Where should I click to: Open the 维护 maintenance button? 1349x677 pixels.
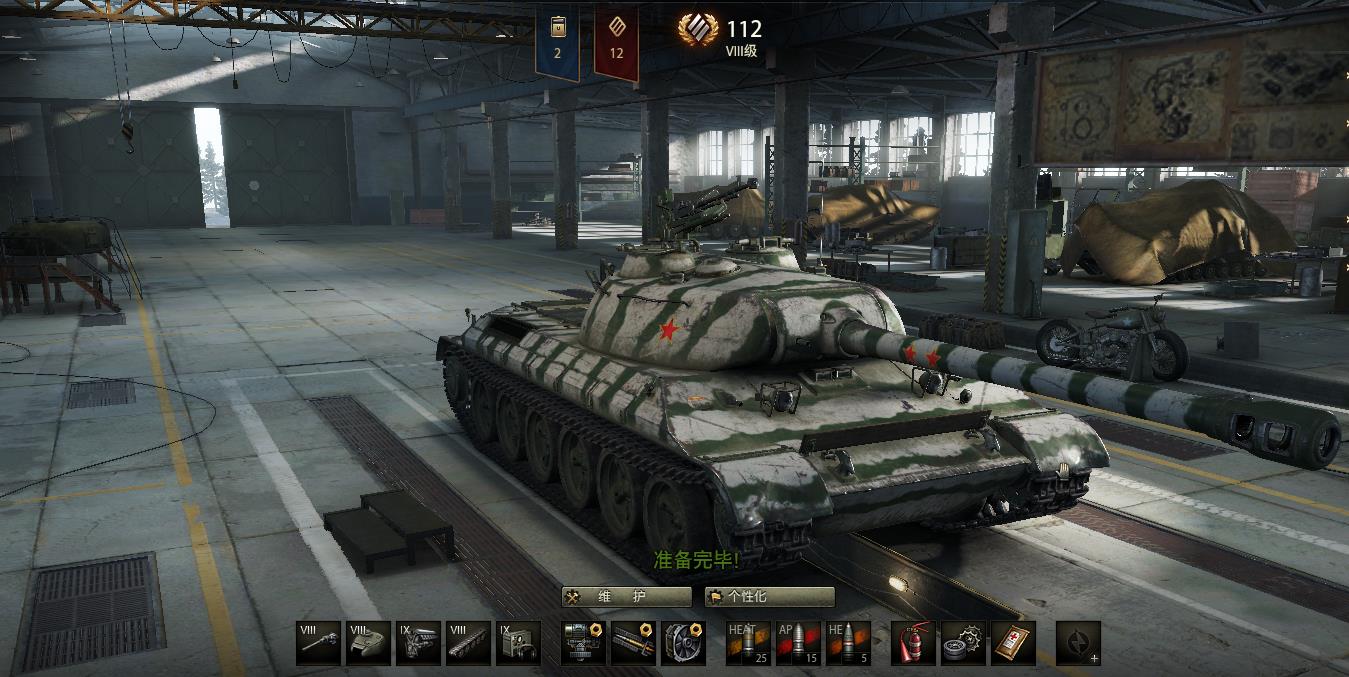coord(626,597)
